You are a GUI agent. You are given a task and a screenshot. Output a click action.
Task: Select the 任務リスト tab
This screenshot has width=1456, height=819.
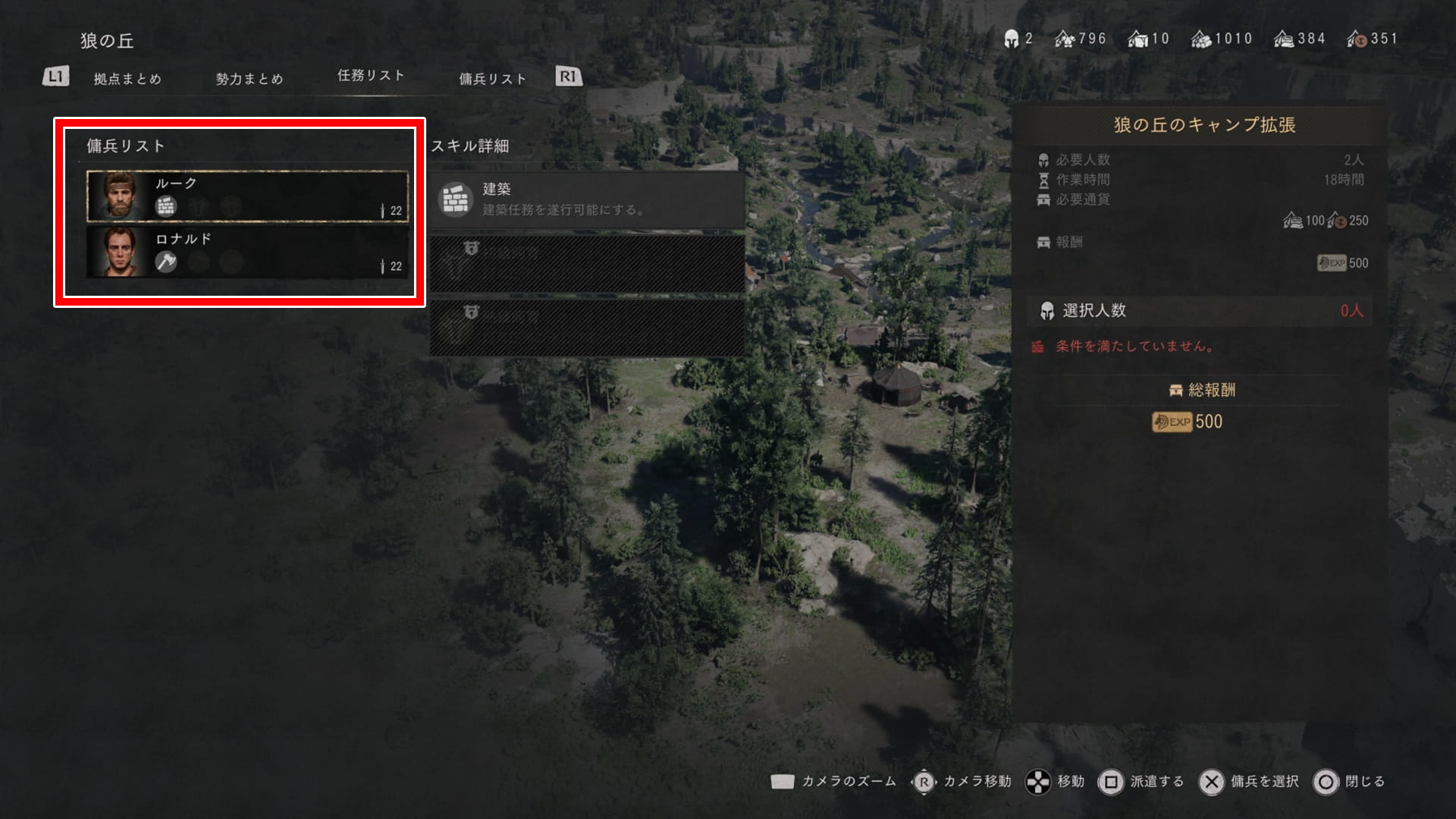(371, 76)
